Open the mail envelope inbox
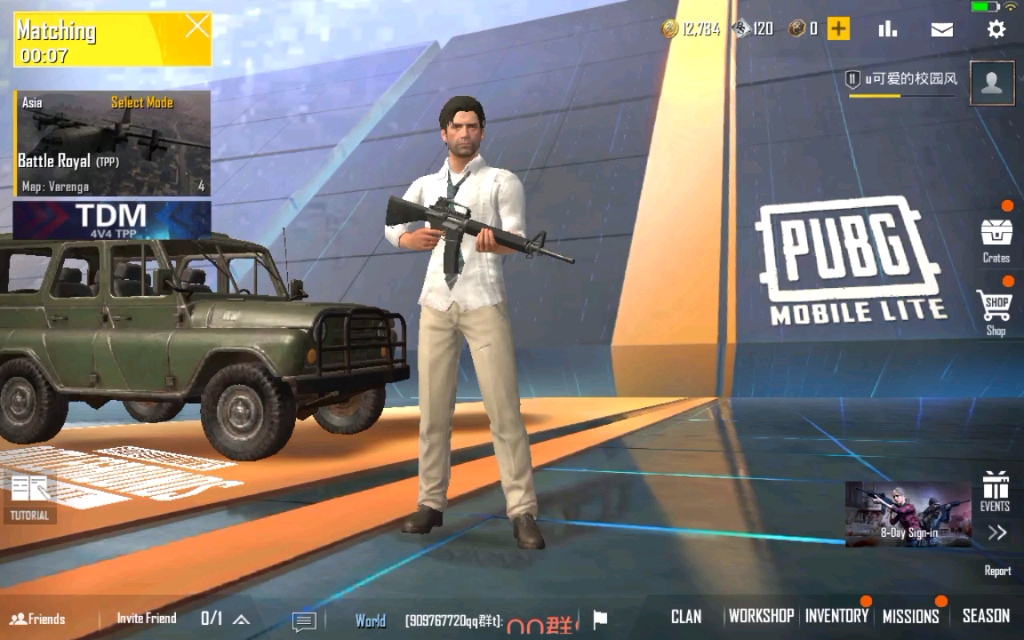The height and width of the screenshot is (640, 1024). [942, 29]
